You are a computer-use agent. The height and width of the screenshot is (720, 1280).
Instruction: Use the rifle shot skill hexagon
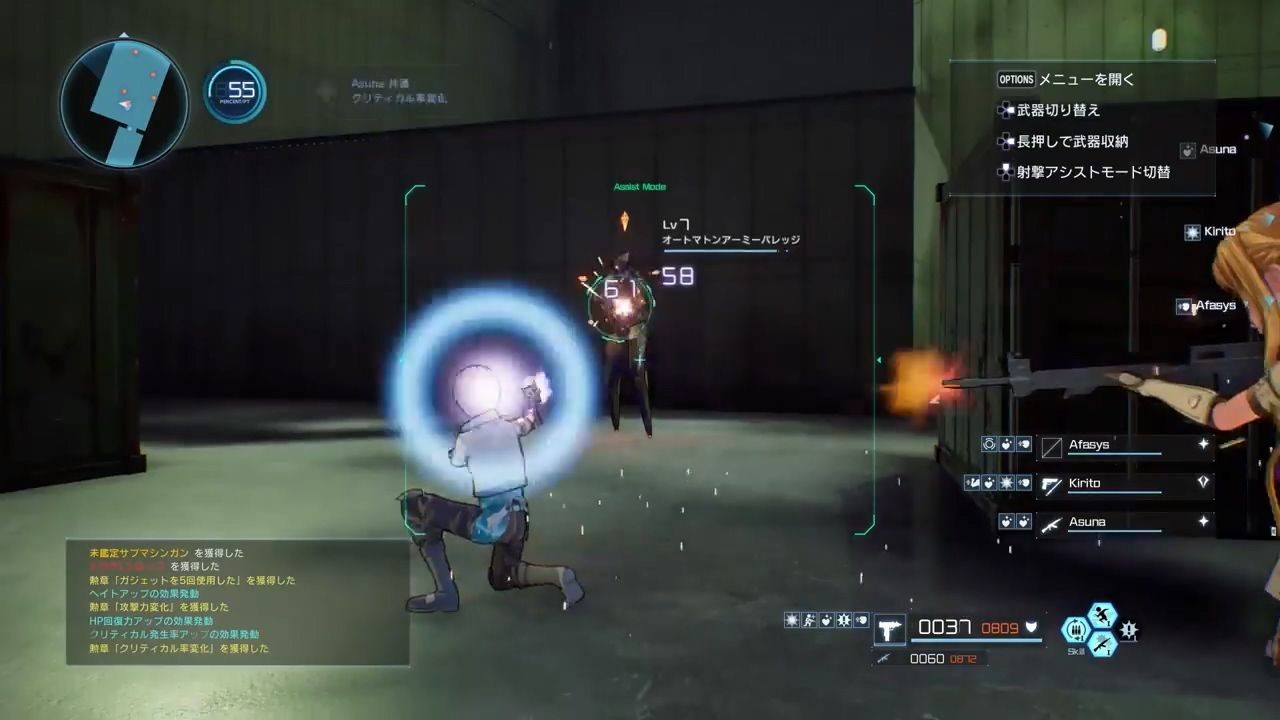pyautogui.click(x=1101, y=644)
